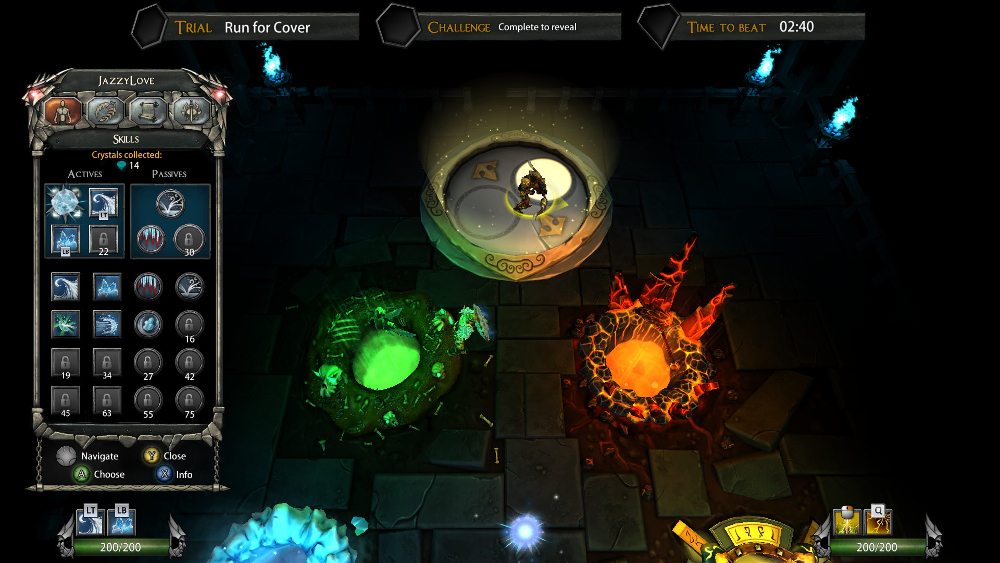Open the Trial 'Run for Cover' tracker

tap(265, 27)
